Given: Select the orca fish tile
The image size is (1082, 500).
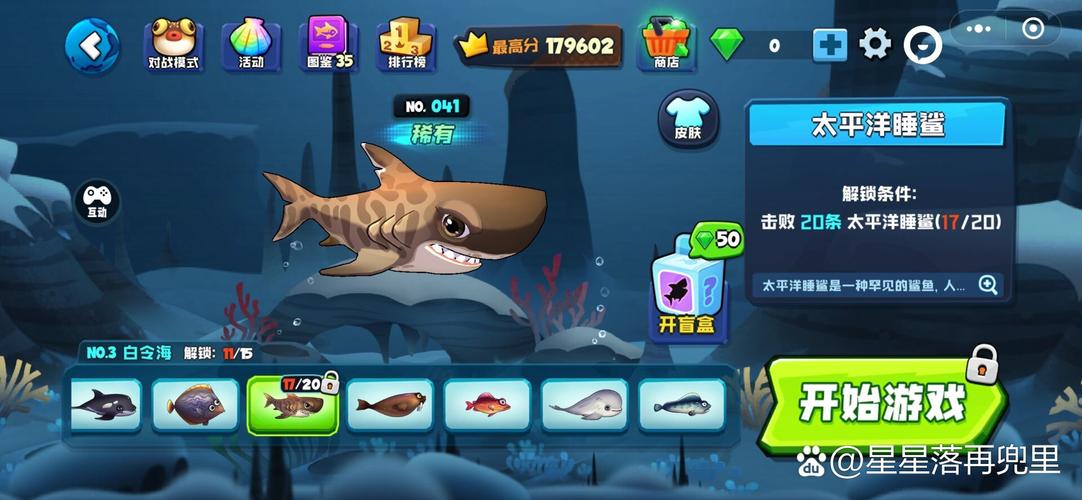Looking at the screenshot, I should pyautogui.click(x=103, y=405).
